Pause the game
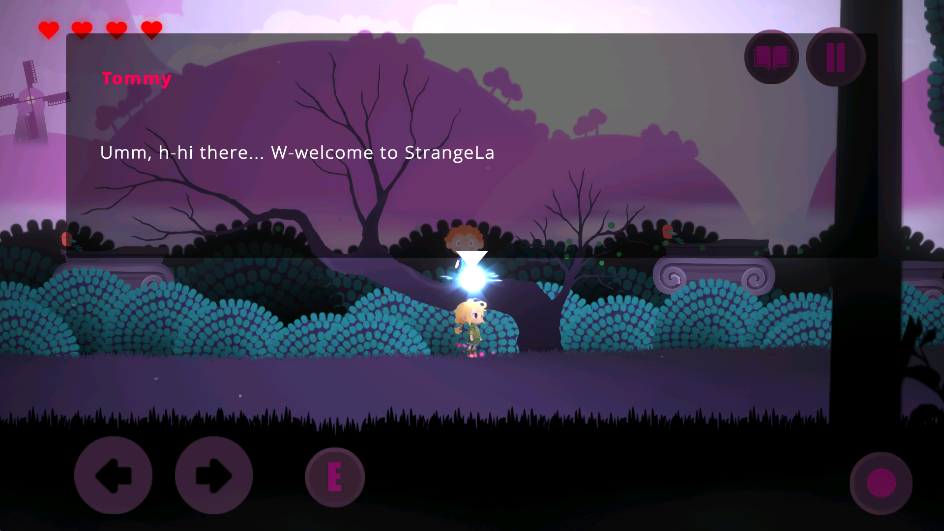The image size is (944, 531). 835,58
